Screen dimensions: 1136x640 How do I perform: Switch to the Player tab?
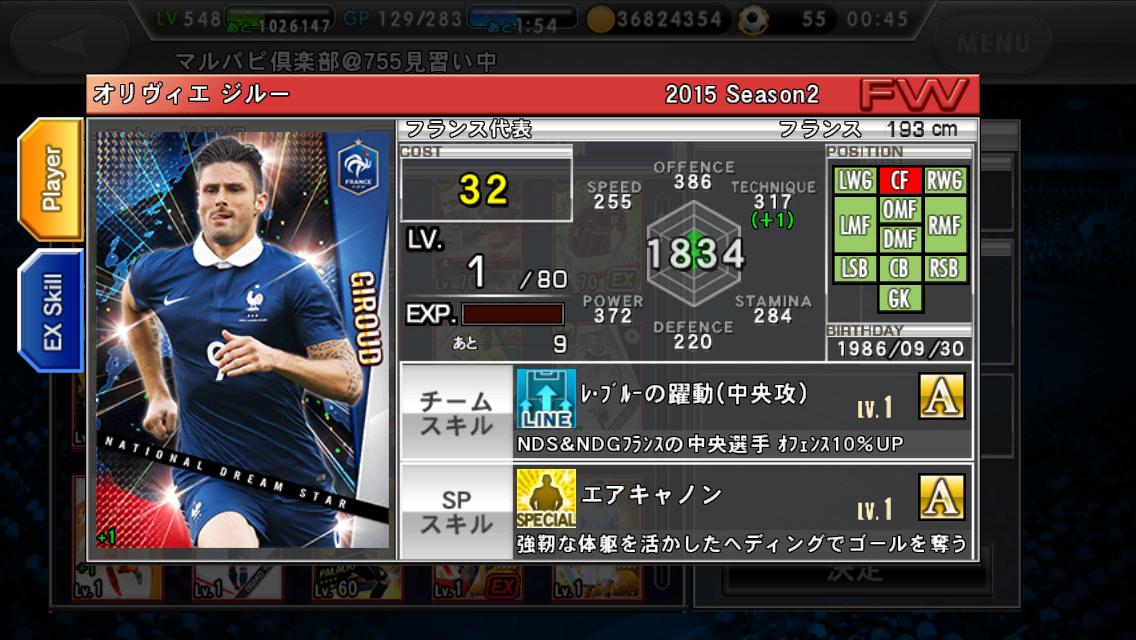pyautogui.click(x=51, y=179)
